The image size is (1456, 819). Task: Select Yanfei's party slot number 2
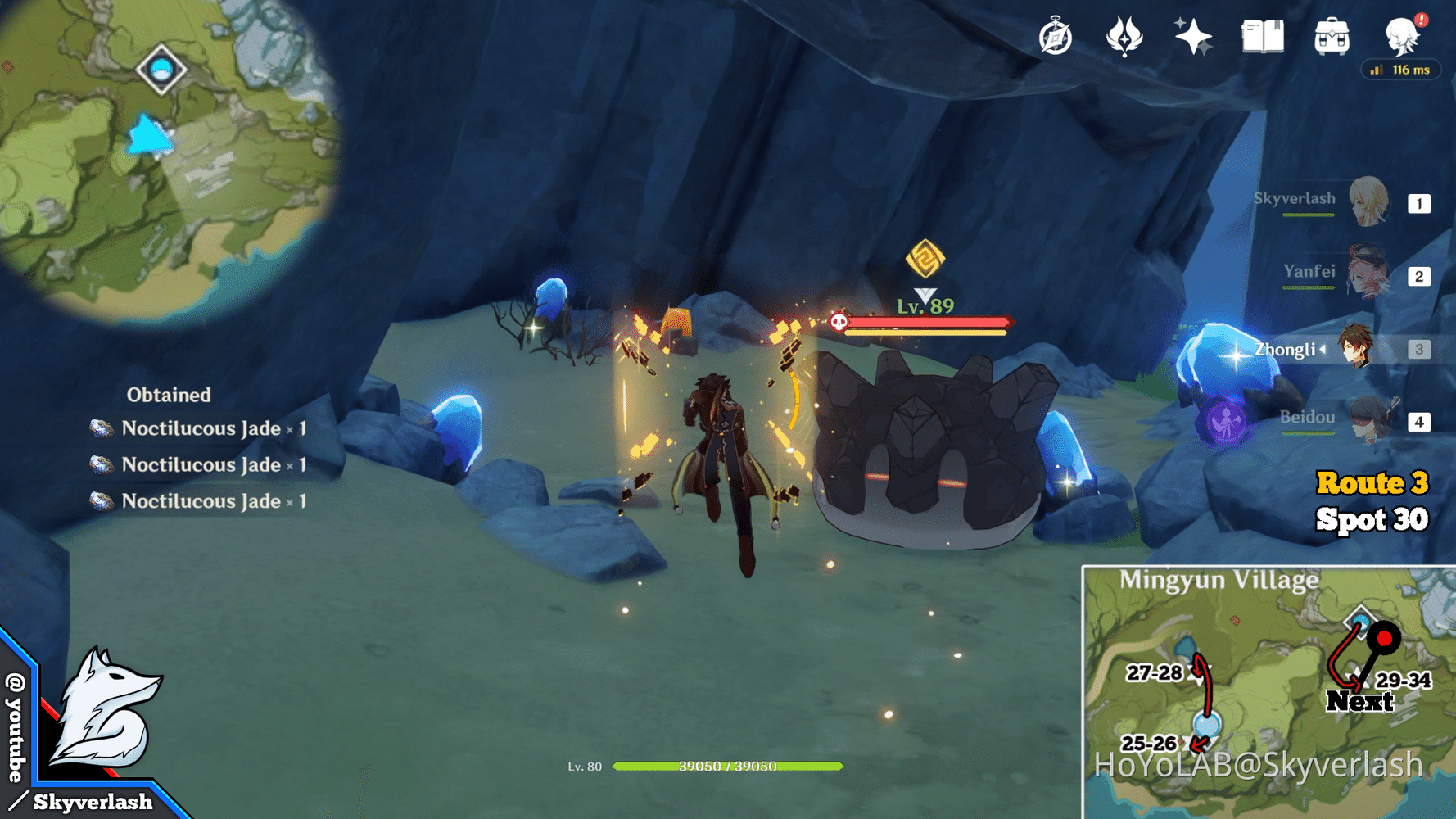tap(1419, 276)
